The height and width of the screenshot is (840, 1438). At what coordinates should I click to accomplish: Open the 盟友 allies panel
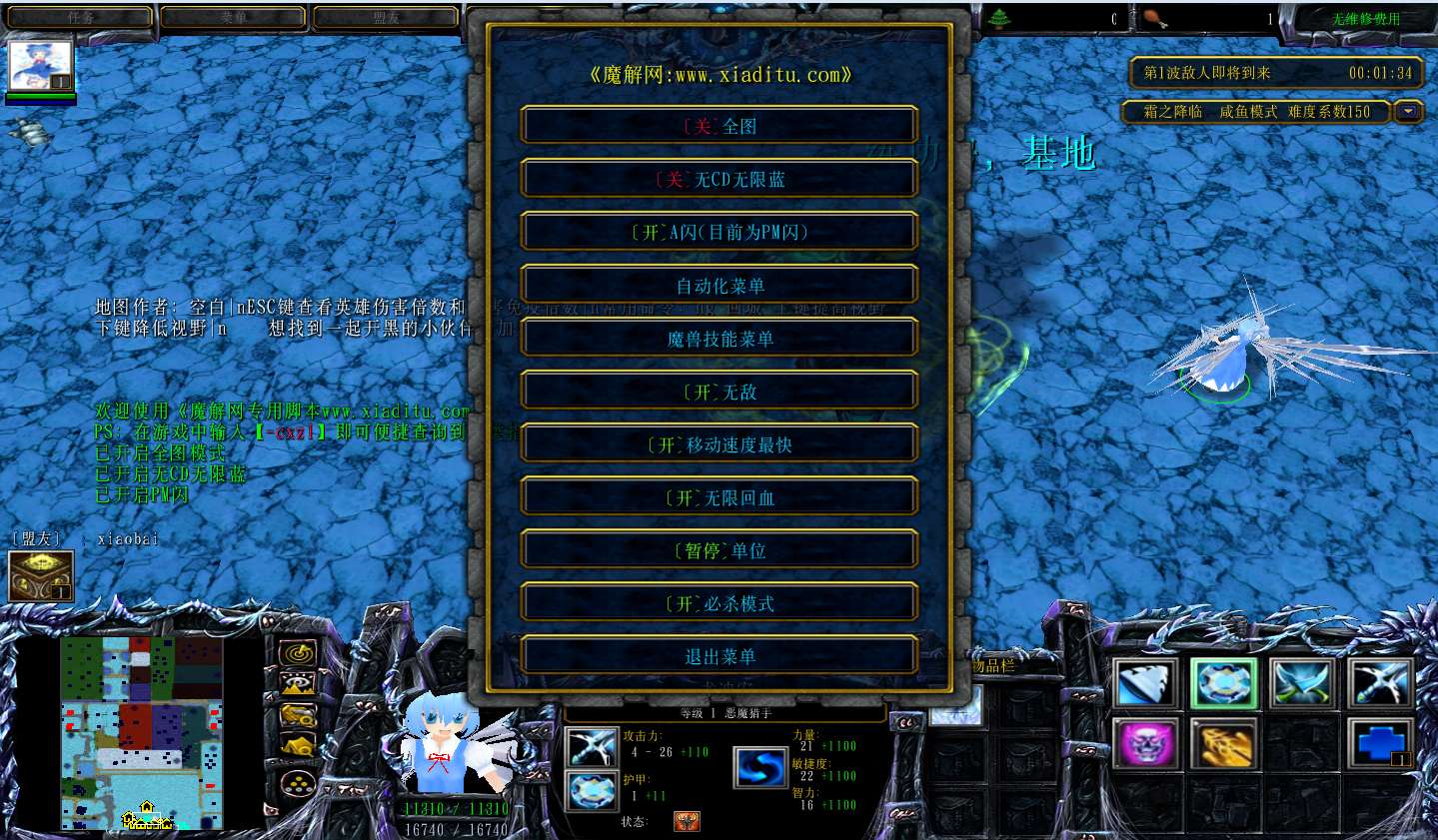[x=385, y=16]
